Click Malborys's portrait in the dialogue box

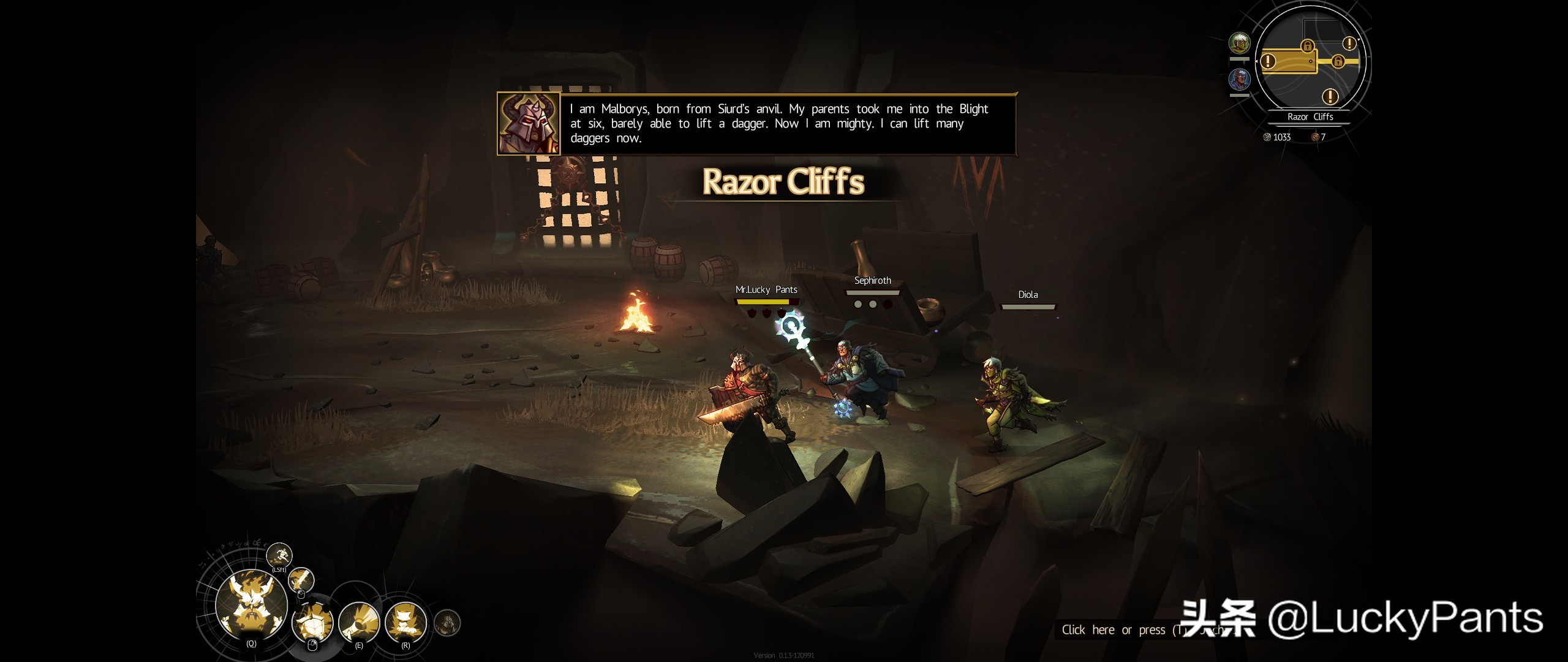pos(529,124)
